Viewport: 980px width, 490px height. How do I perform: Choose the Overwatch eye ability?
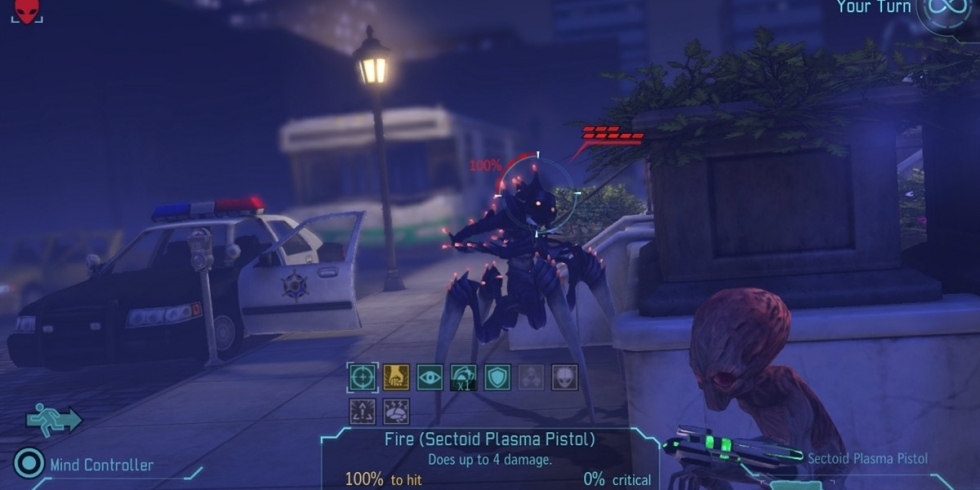tap(430, 377)
